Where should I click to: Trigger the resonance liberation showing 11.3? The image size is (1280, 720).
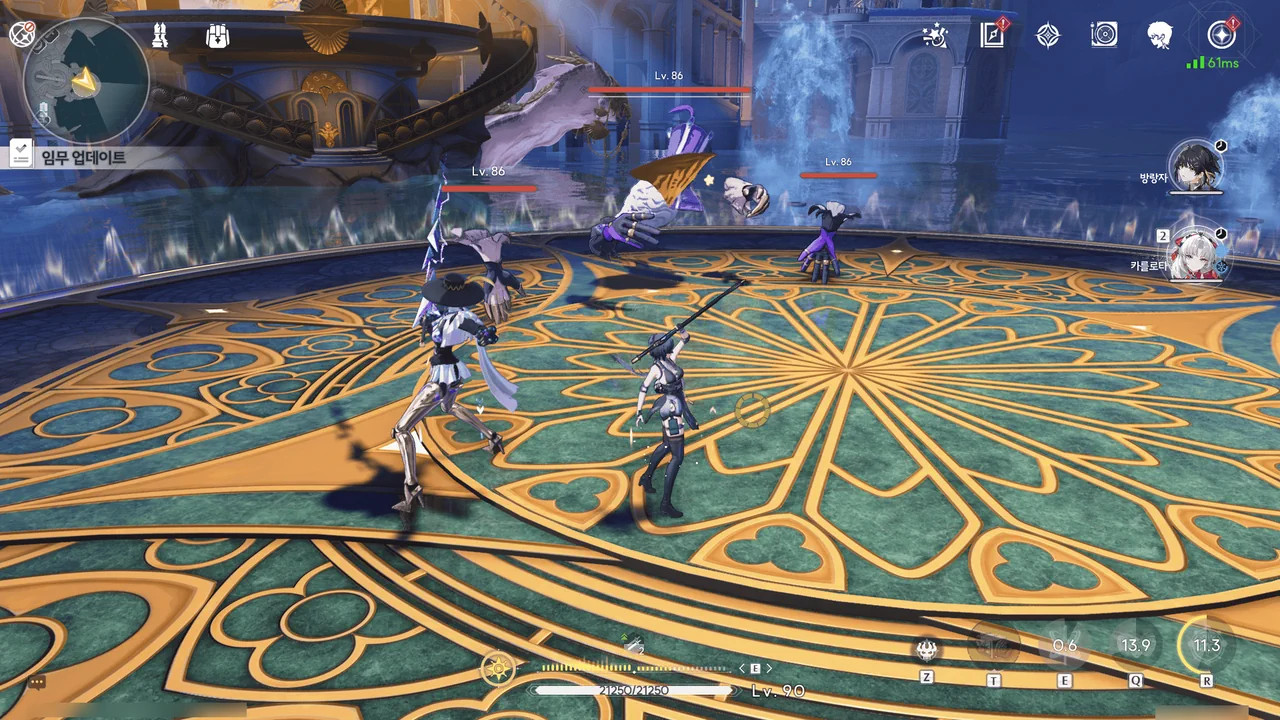click(x=1206, y=645)
